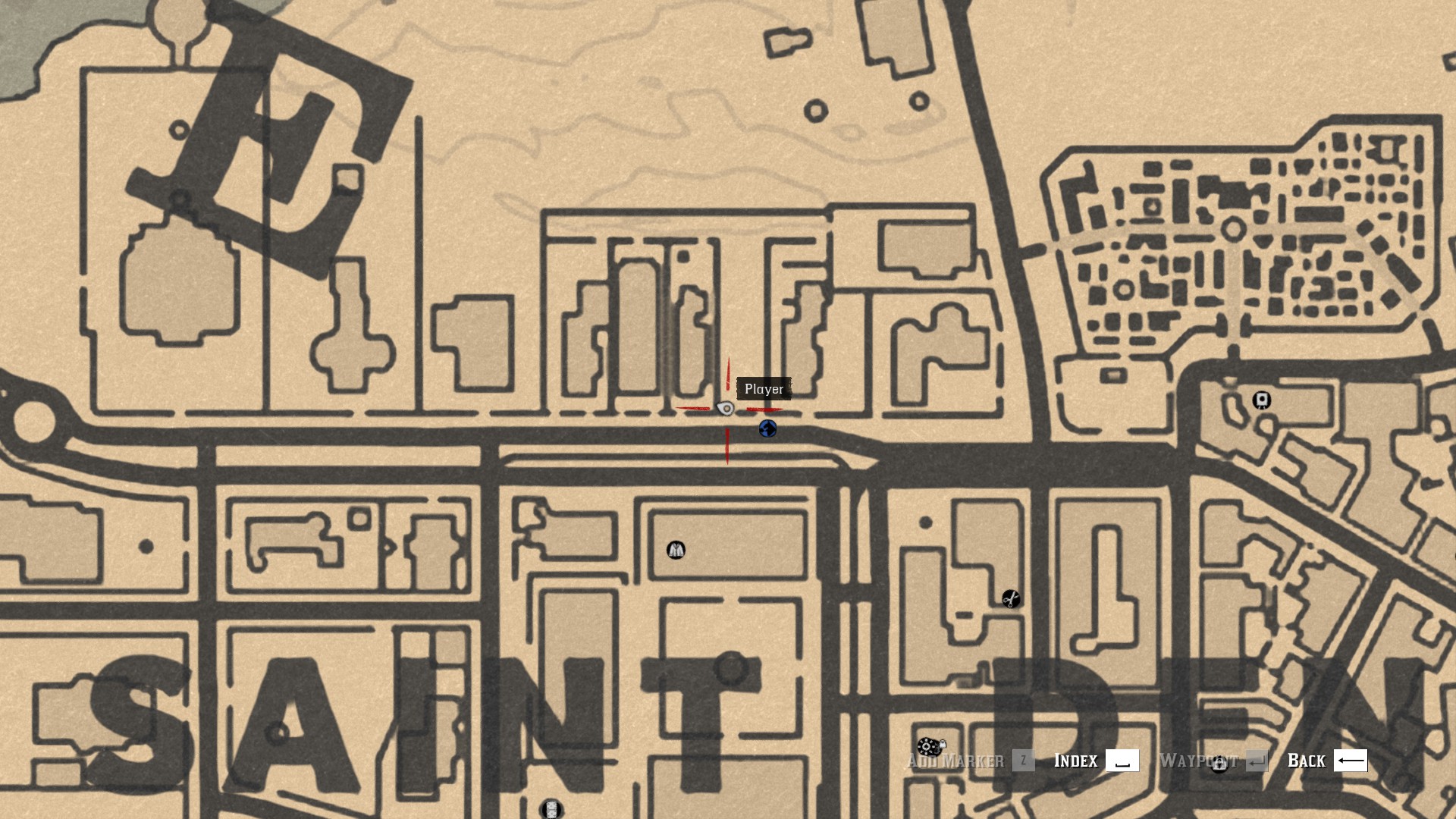Open the map Index
1456x819 pixels.
coord(1075,761)
